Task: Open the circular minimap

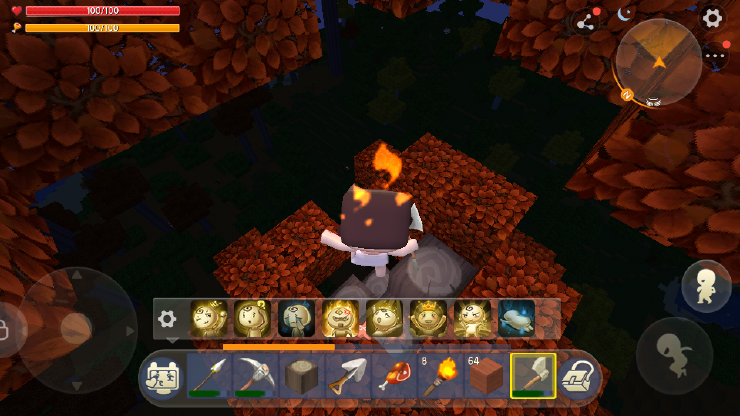Action: pyautogui.click(x=657, y=61)
